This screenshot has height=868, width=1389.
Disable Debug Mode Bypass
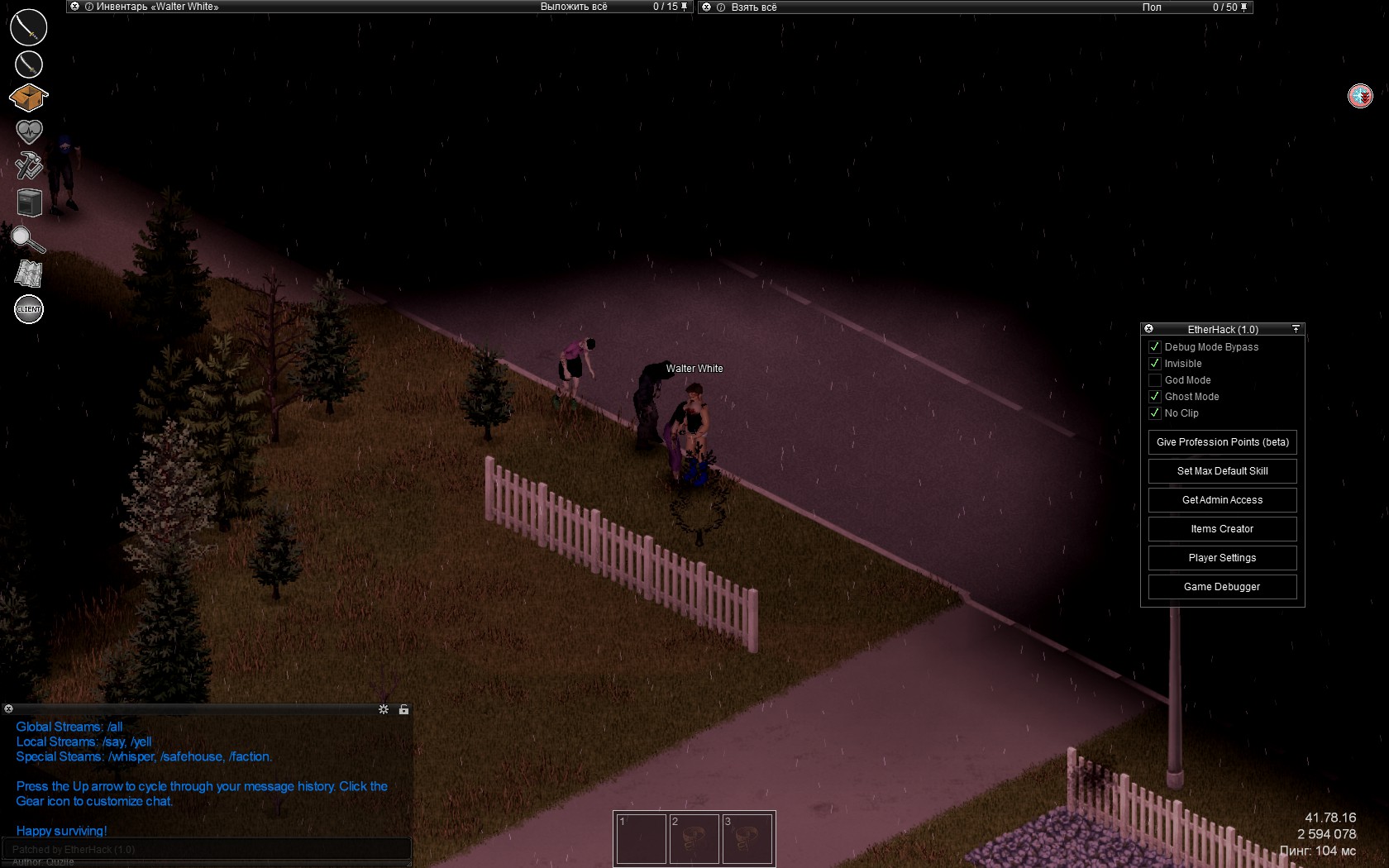(x=1155, y=347)
